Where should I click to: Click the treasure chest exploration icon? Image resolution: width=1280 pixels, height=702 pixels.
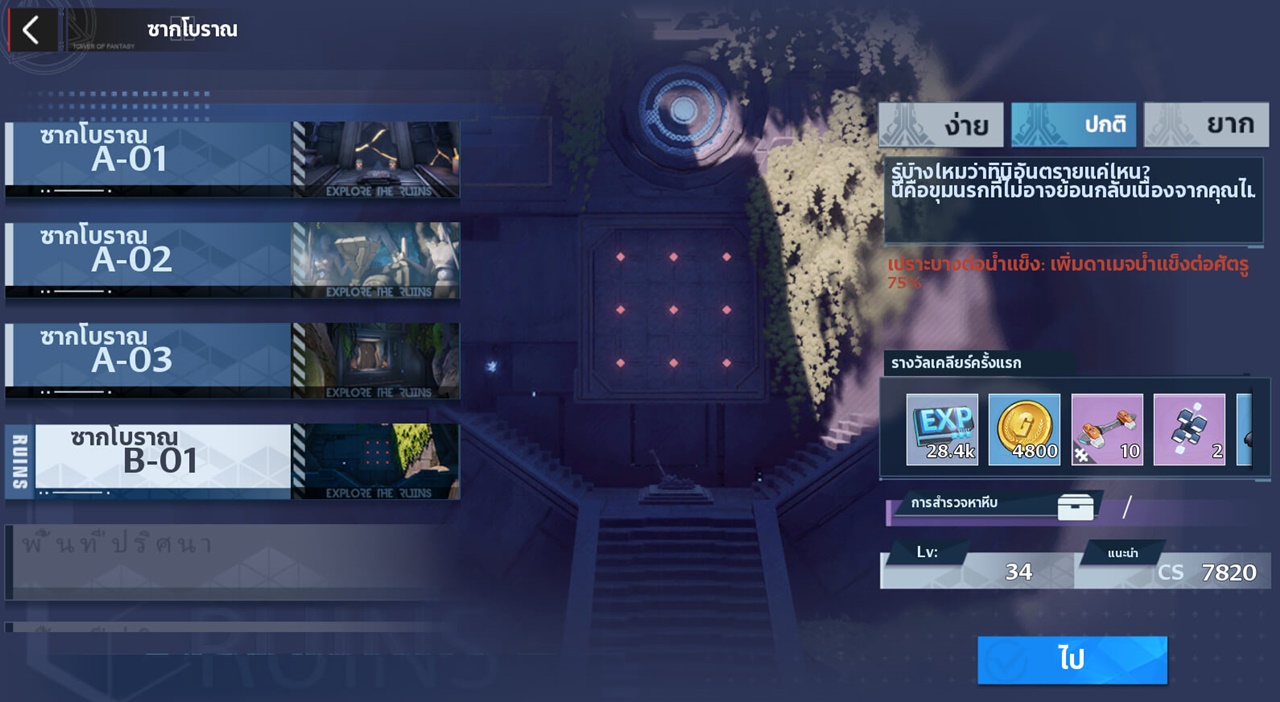1076,507
